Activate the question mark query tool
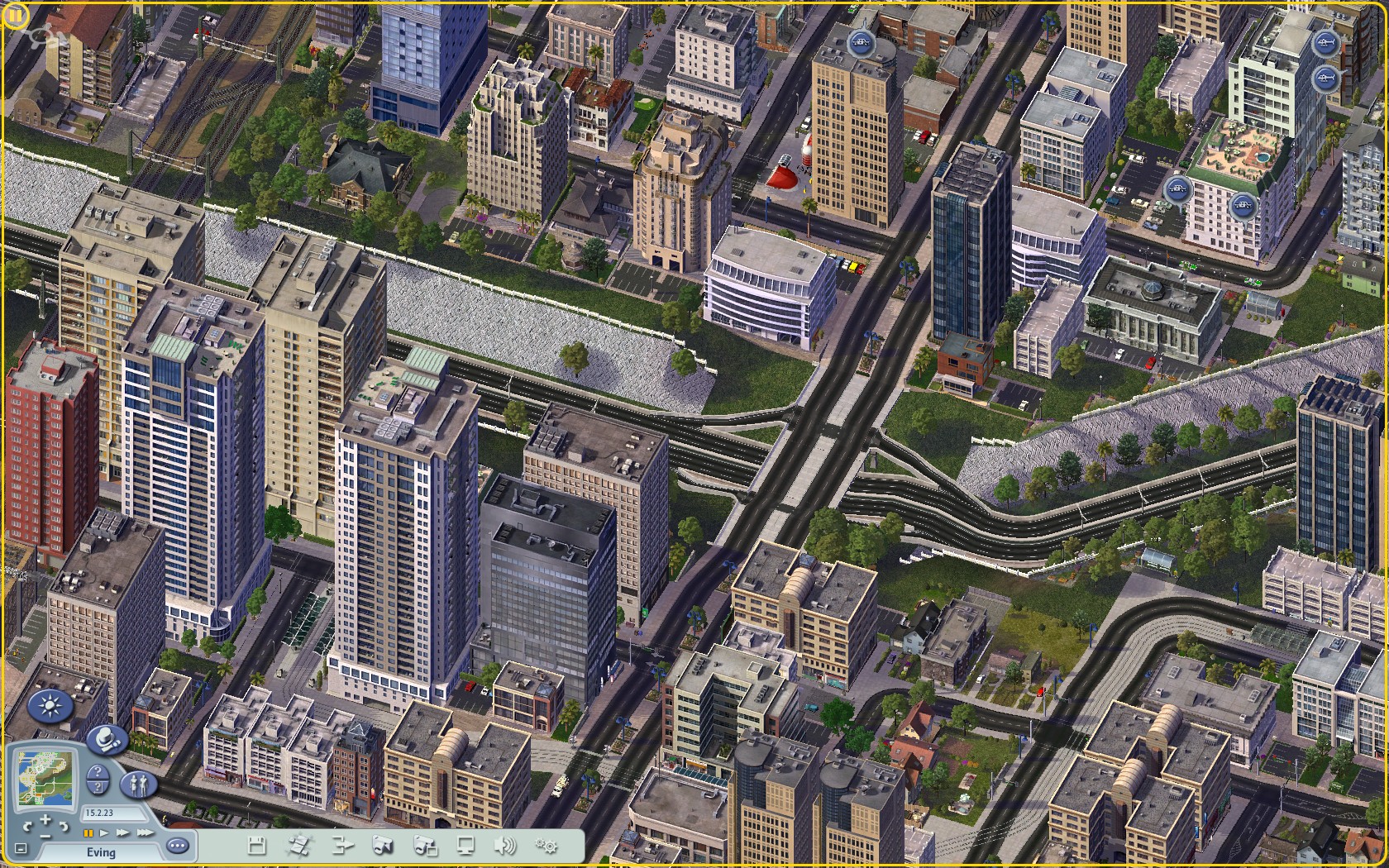 click(98, 771)
